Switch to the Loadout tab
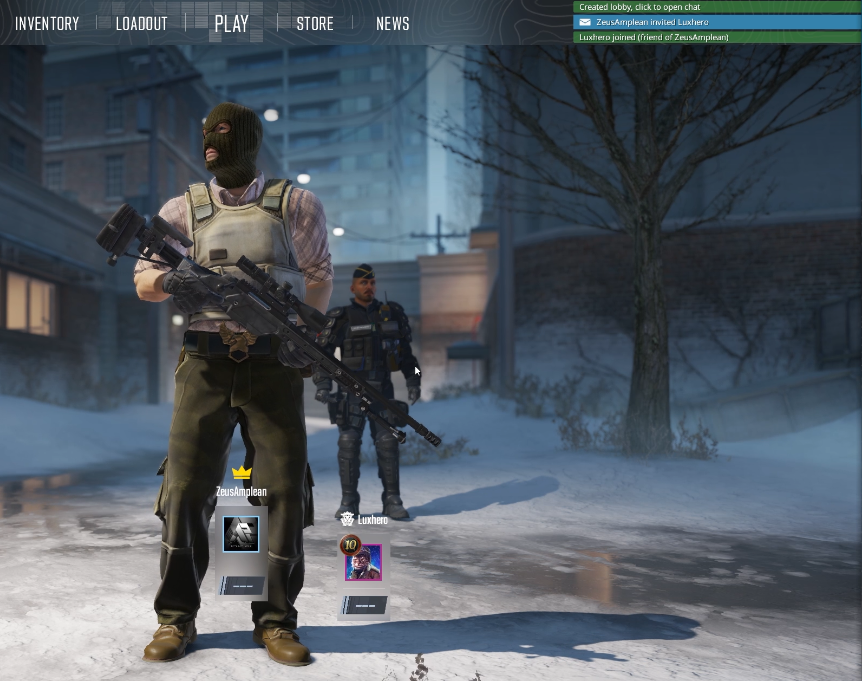Viewport: 862px width, 681px height. (141, 23)
